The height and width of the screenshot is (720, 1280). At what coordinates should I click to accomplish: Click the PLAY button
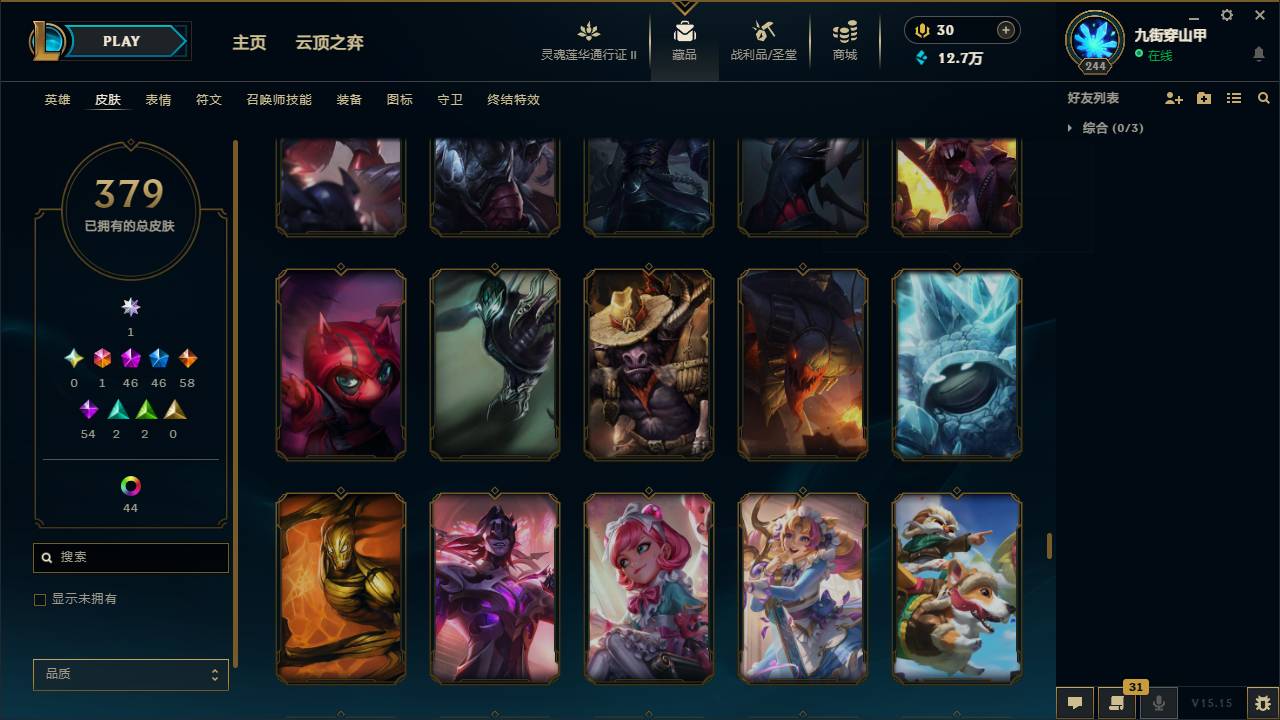pyautogui.click(x=121, y=41)
